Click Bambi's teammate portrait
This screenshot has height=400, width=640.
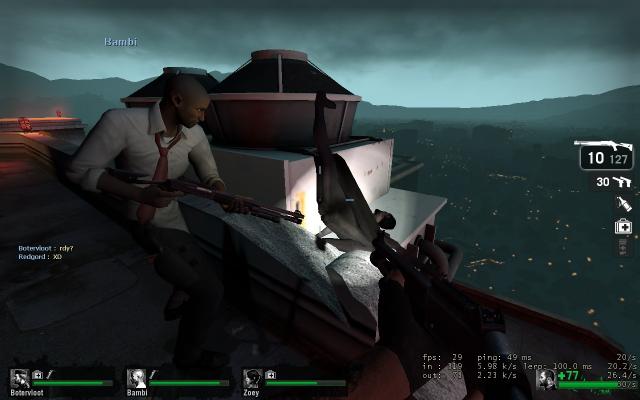(x=135, y=378)
